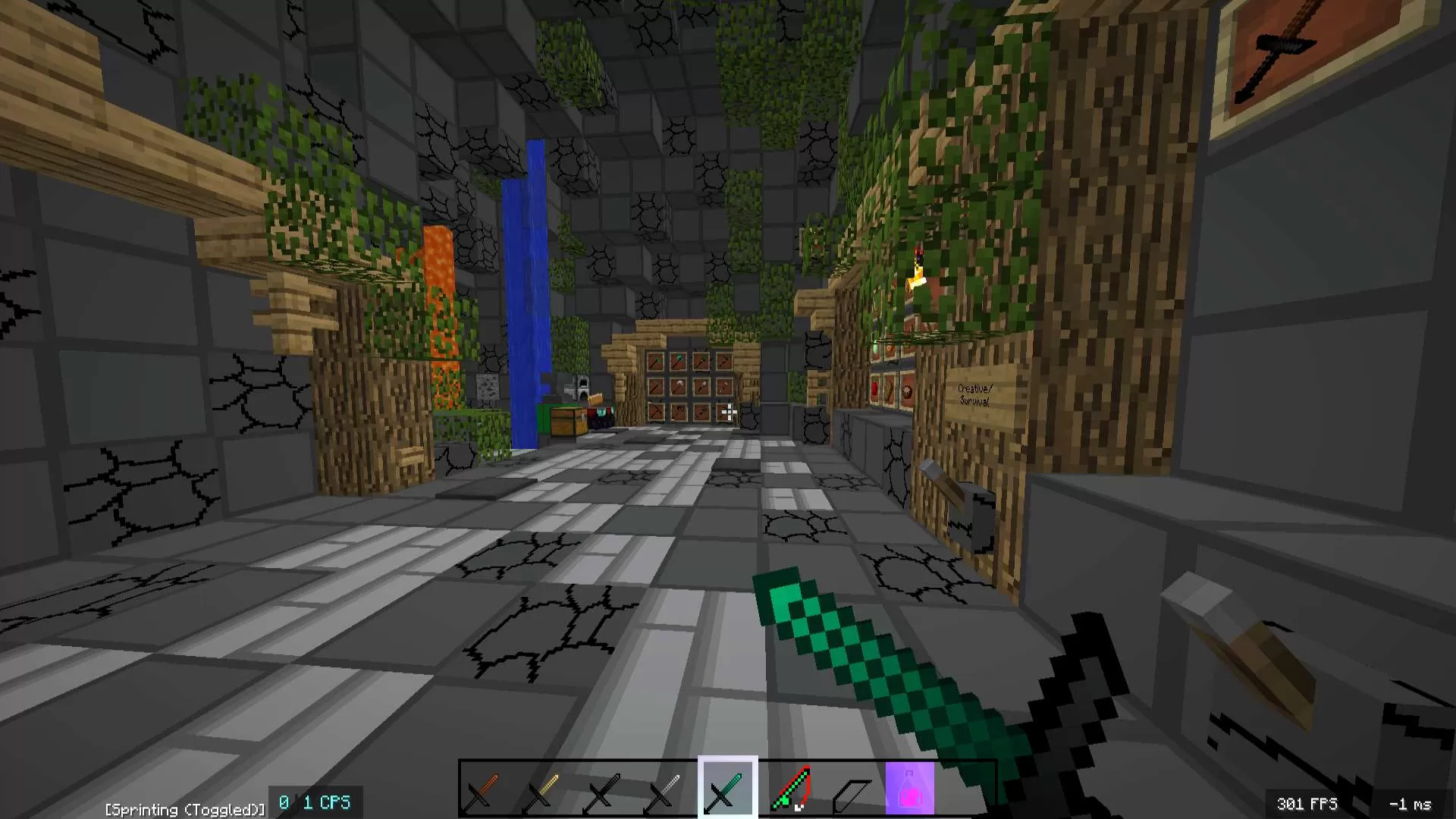1456x819 pixels.
Task: Click the -1 ms latency readout
Action: pos(1412,803)
